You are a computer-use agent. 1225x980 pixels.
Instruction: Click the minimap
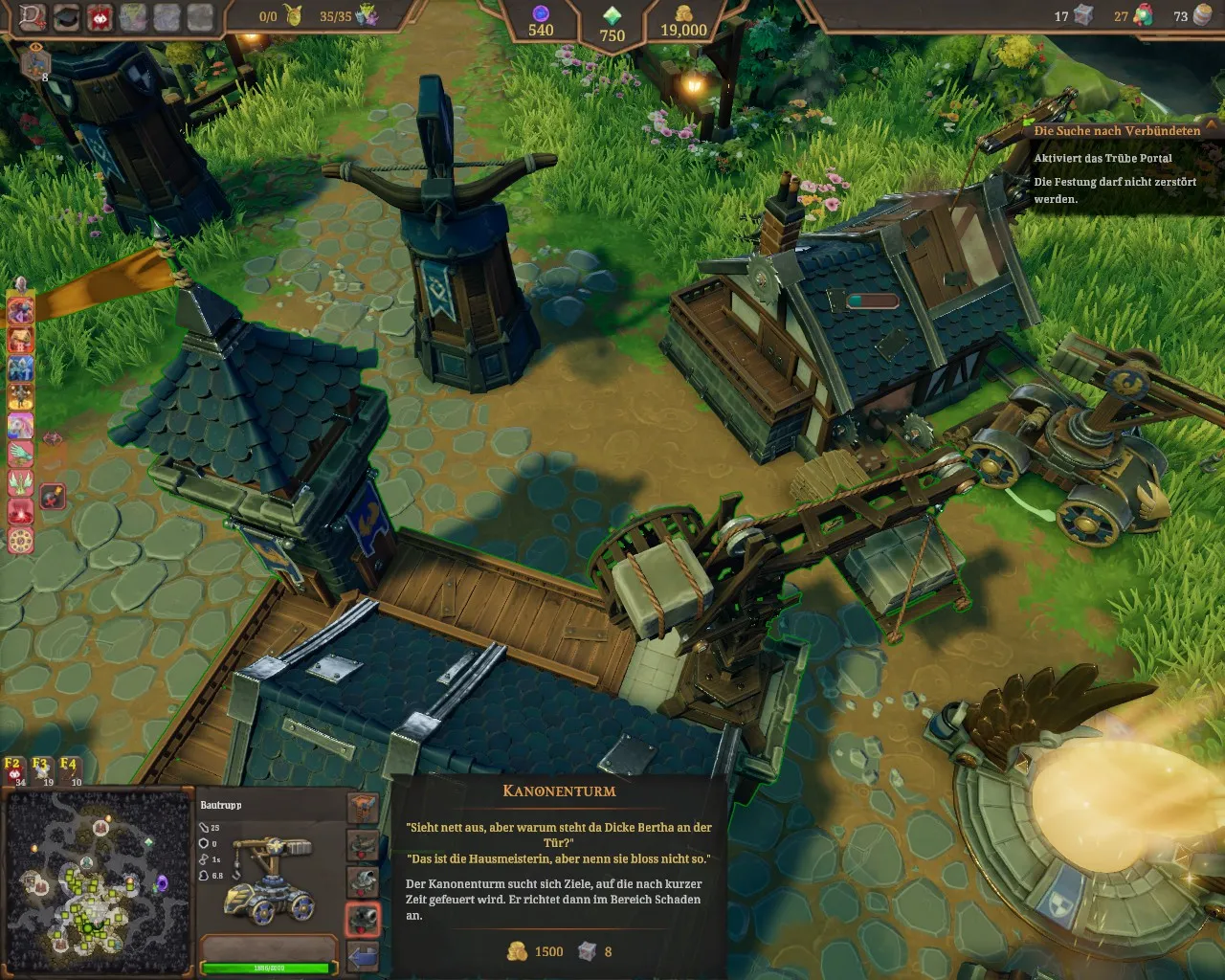pos(98,882)
